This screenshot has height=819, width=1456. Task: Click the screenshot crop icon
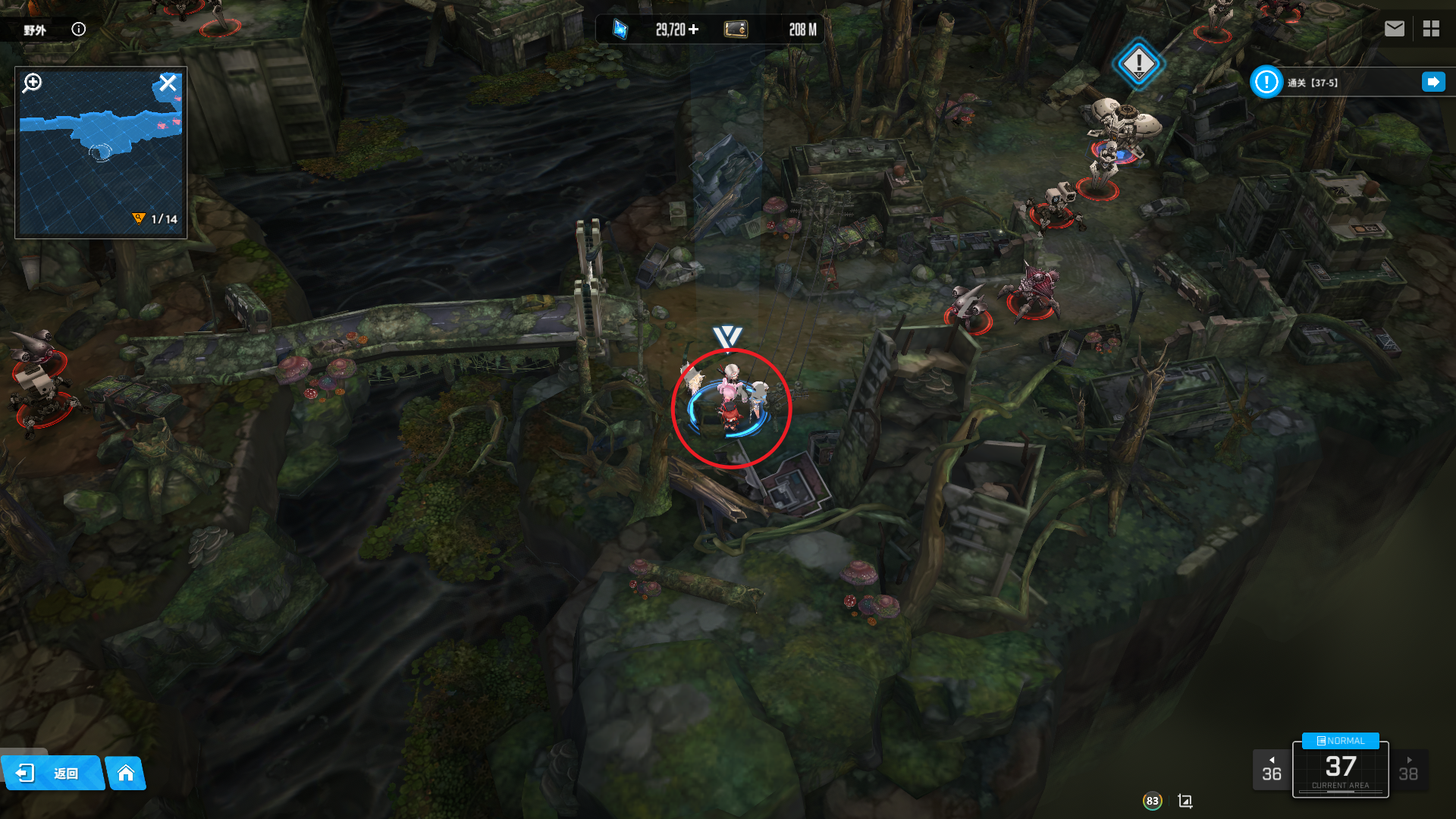point(1185,801)
